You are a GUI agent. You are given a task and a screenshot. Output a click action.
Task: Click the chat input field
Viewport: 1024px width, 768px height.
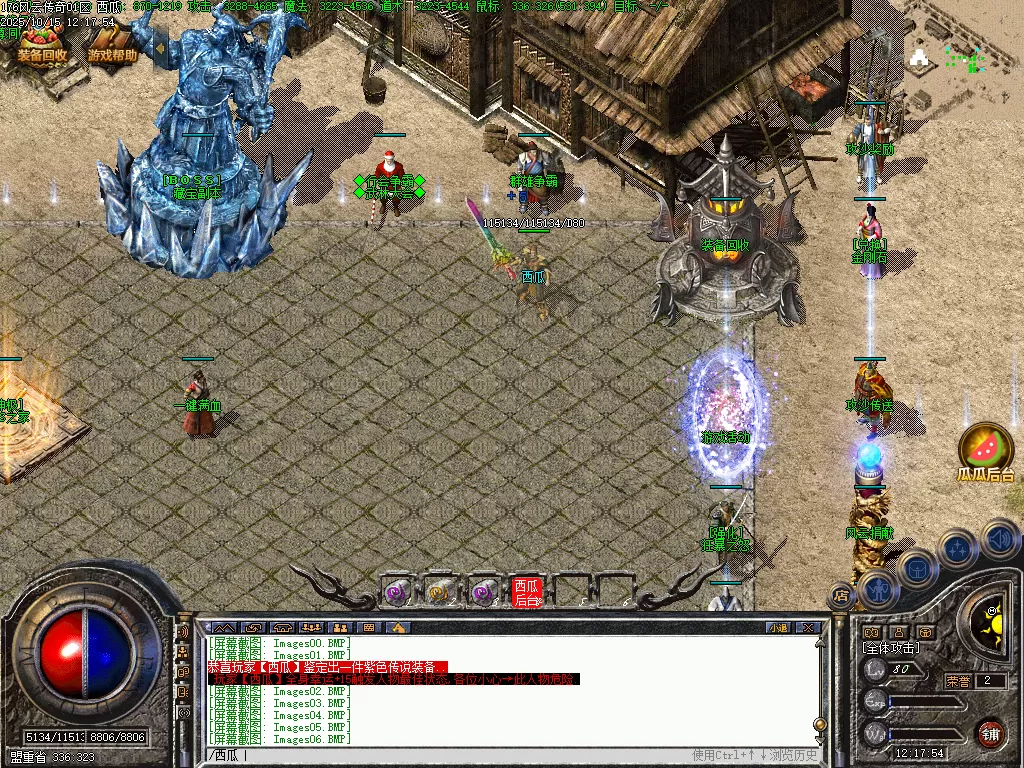450,754
